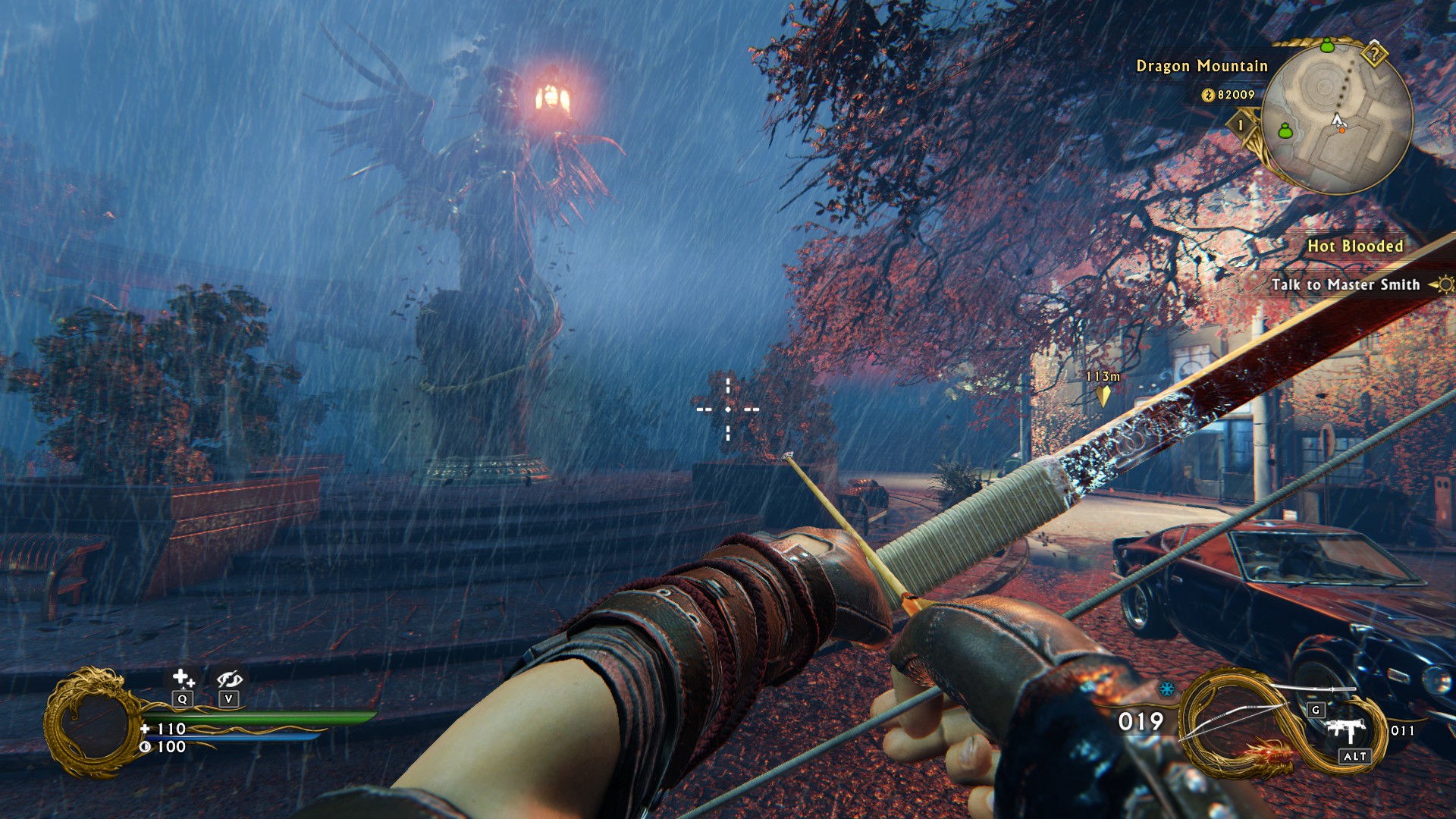1456x819 pixels.
Task: Select the Hot Blooded quest title
Action: click(x=1354, y=246)
